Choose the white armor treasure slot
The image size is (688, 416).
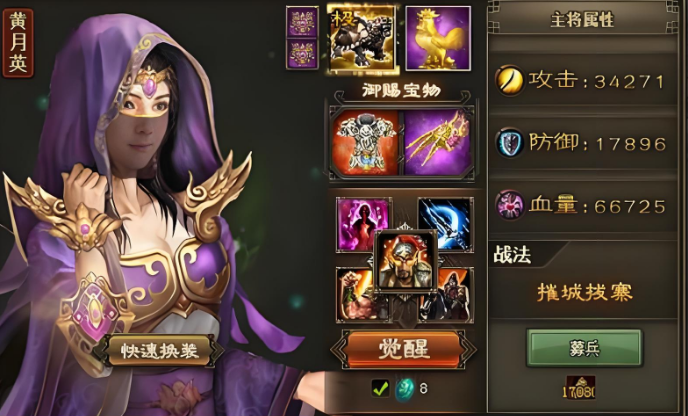(364, 143)
